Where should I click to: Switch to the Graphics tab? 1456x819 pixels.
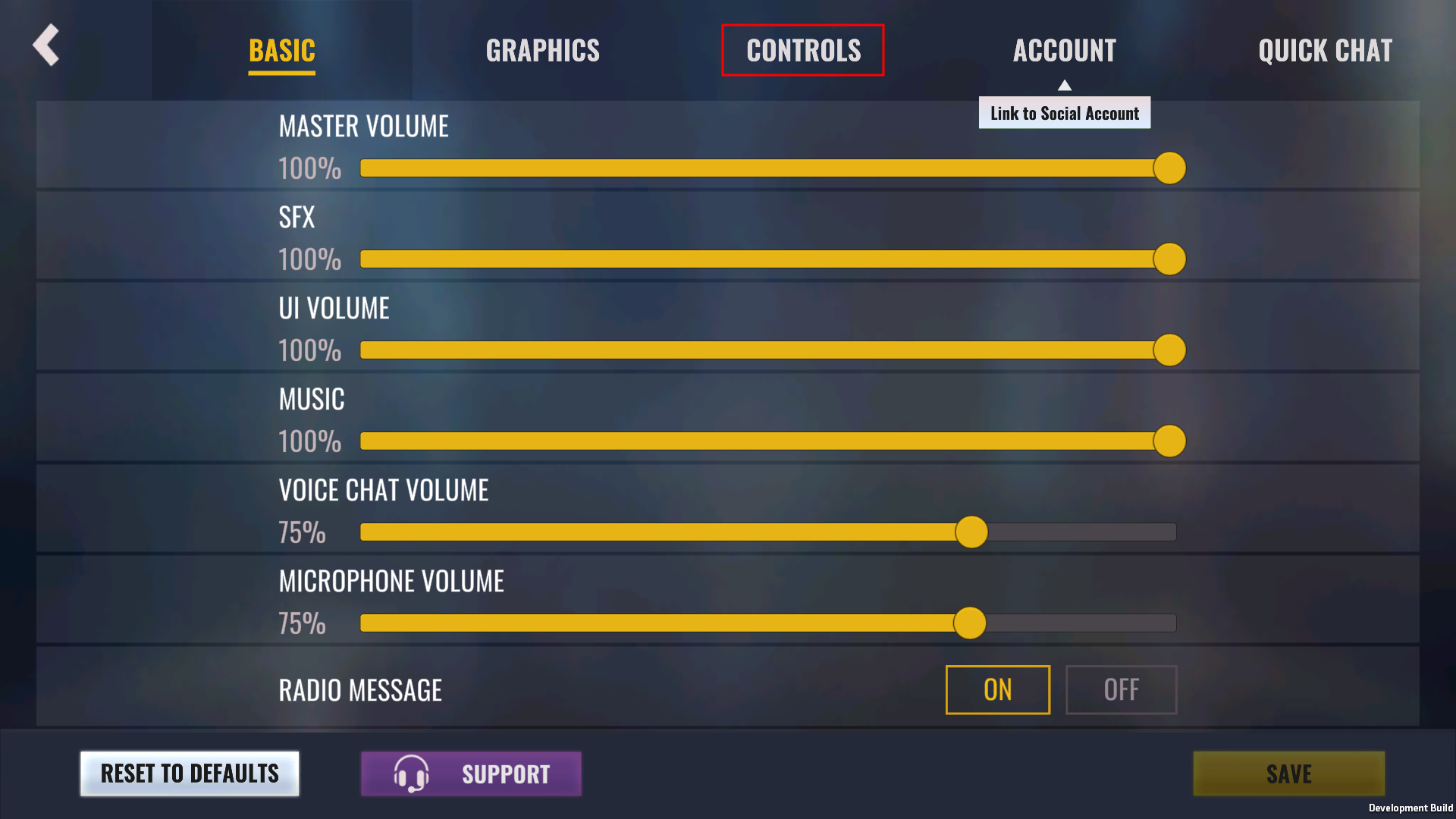(542, 50)
